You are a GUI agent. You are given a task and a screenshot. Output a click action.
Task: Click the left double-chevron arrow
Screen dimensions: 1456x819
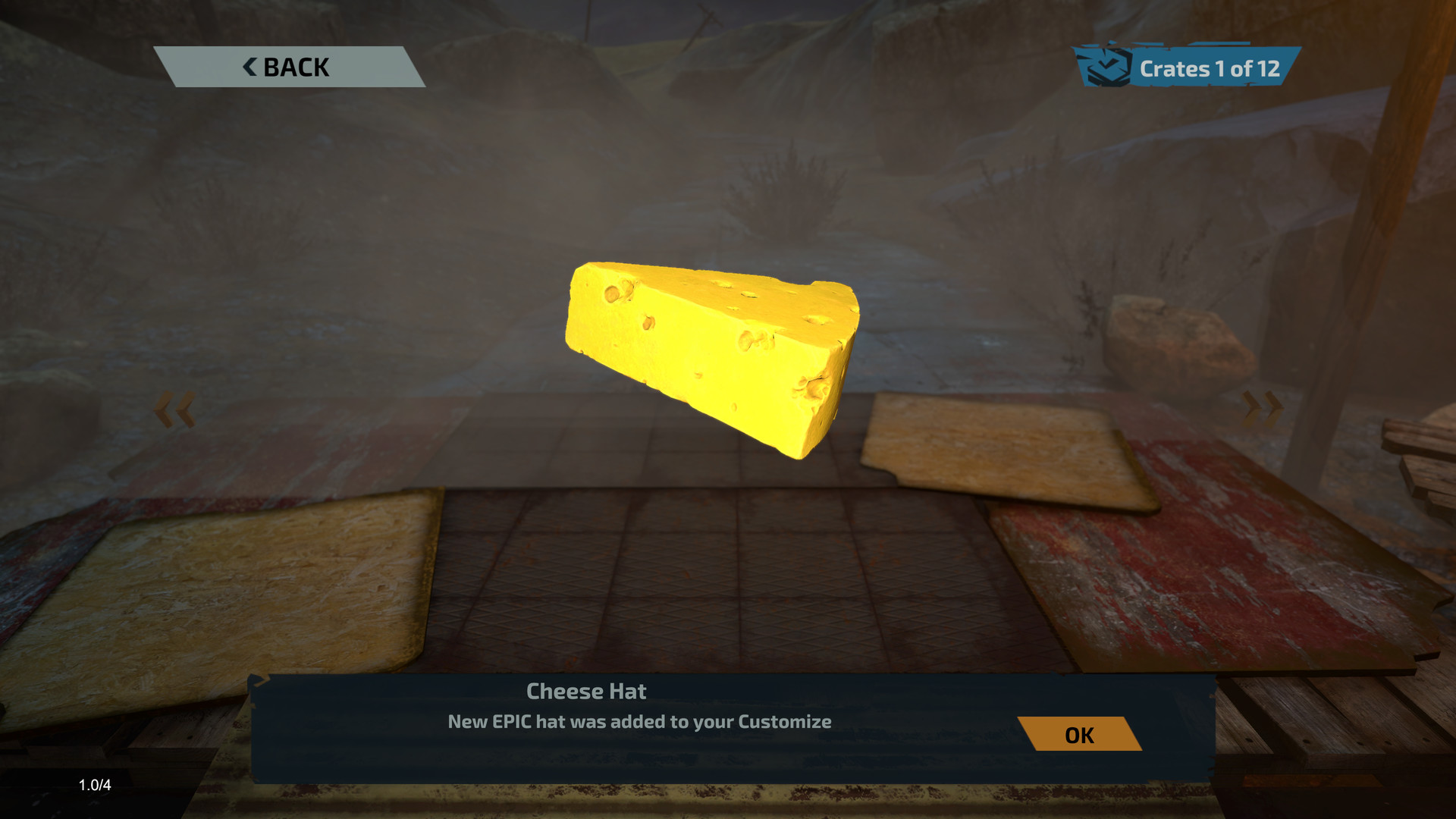pyautogui.click(x=174, y=410)
